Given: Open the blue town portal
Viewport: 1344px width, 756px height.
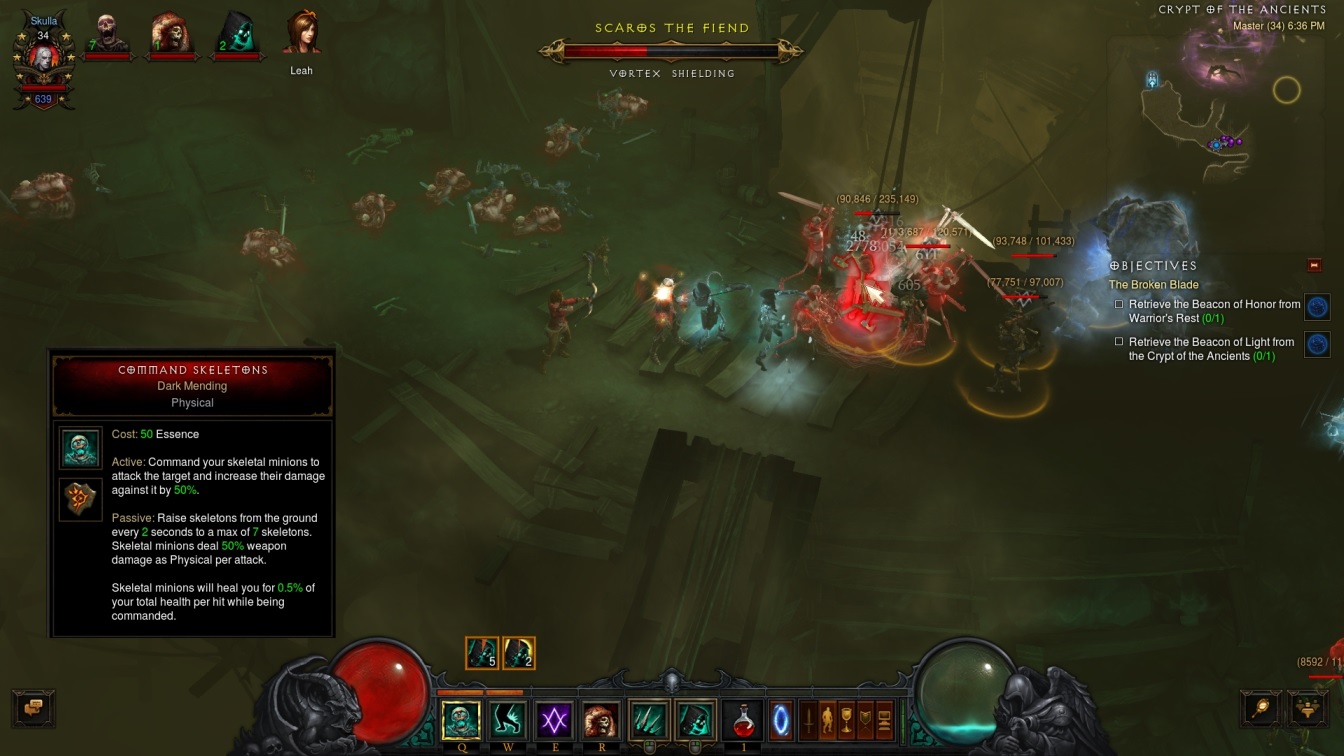Looking at the screenshot, I should click(x=780, y=720).
